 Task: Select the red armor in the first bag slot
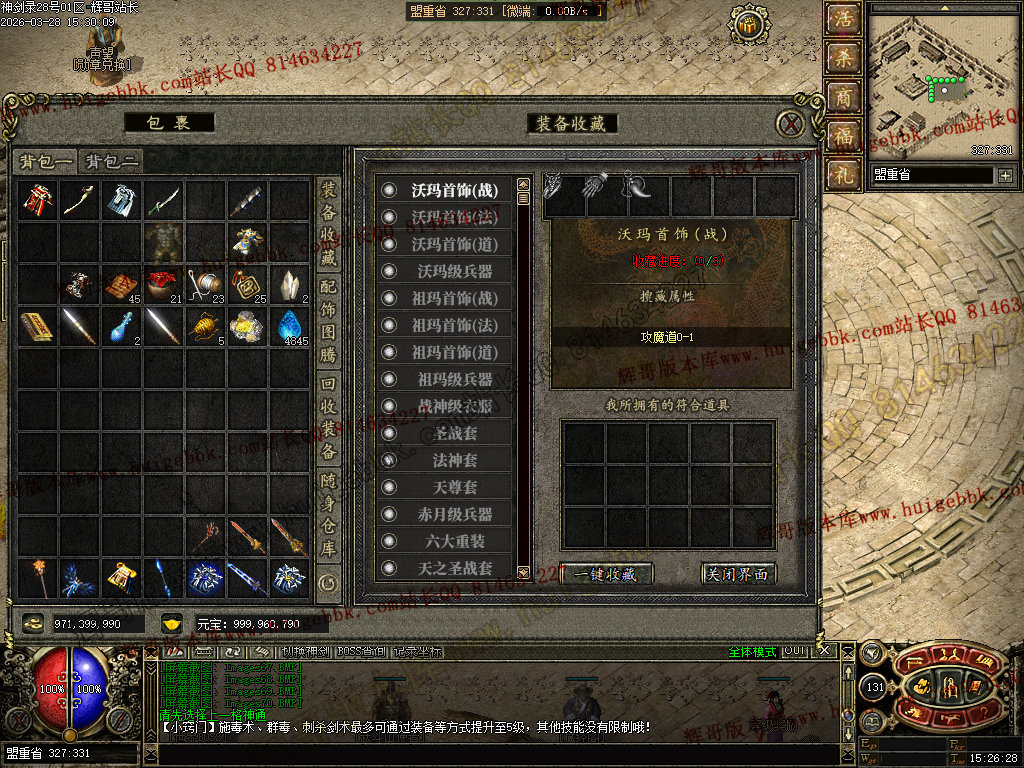(x=38, y=199)
